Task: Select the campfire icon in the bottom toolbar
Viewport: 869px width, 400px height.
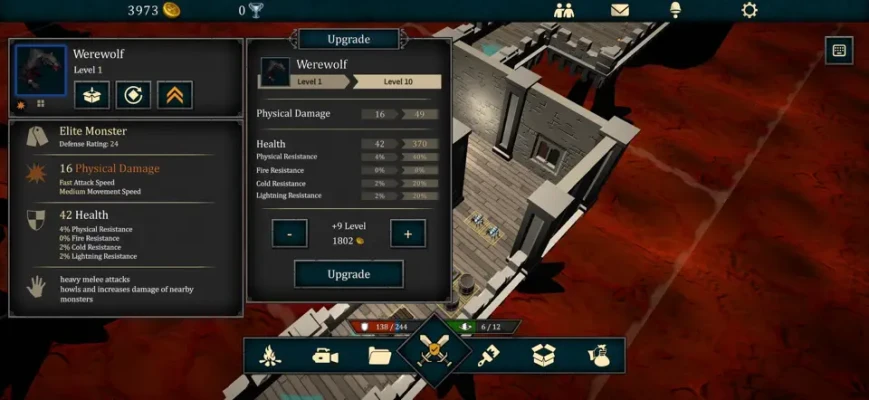Action: click(x=270, y=356)
